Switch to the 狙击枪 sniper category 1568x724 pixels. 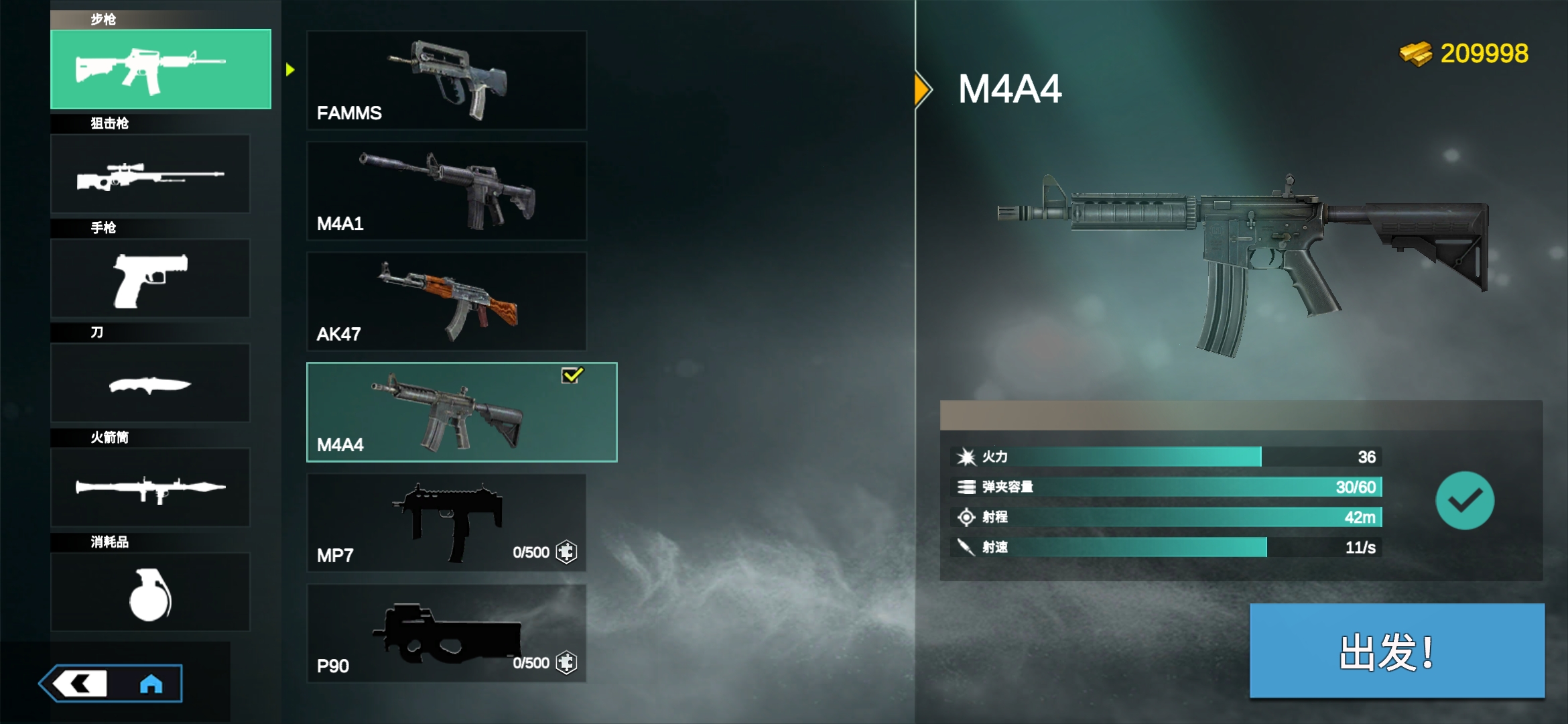(x=150, y=174)
